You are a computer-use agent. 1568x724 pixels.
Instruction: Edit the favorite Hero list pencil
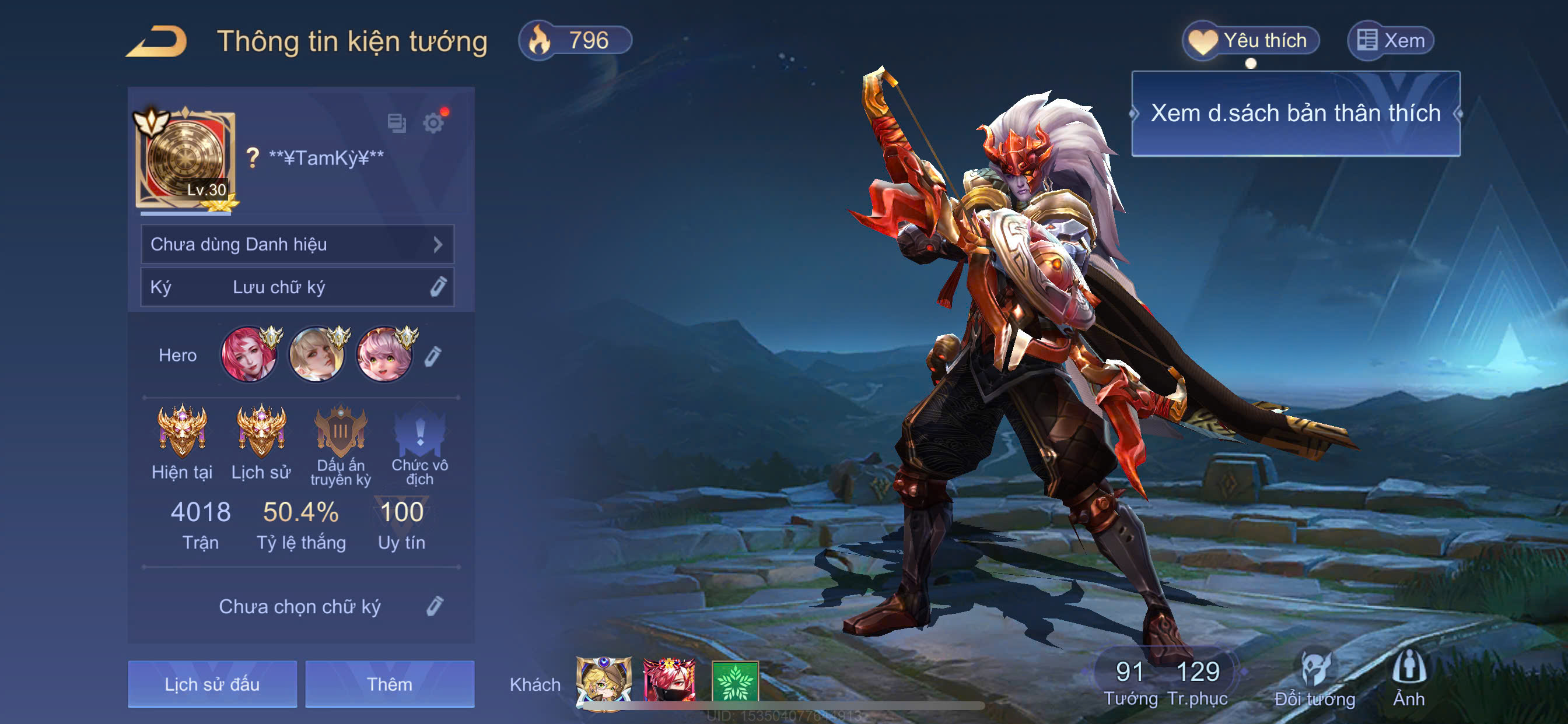coord(433,357)
